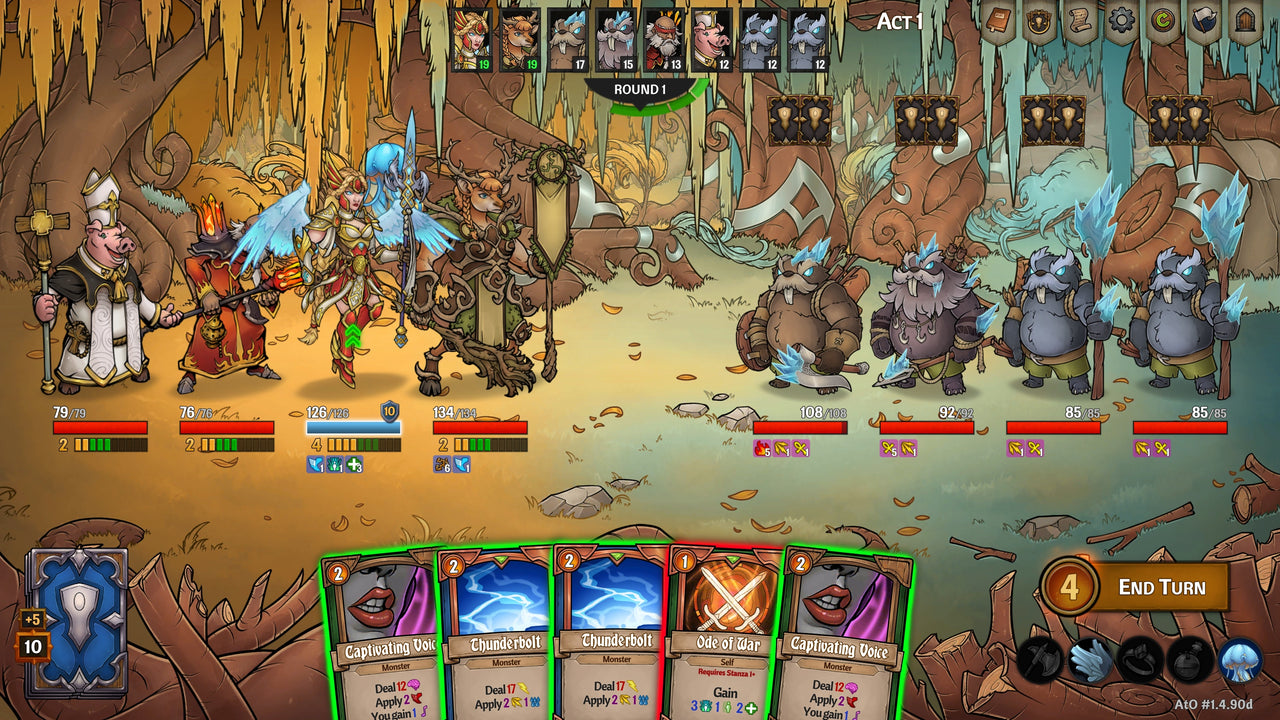Click the white surrender flag icon
The height and width of the screenshot is (720, 1280).
click(x=1204, y=20)
